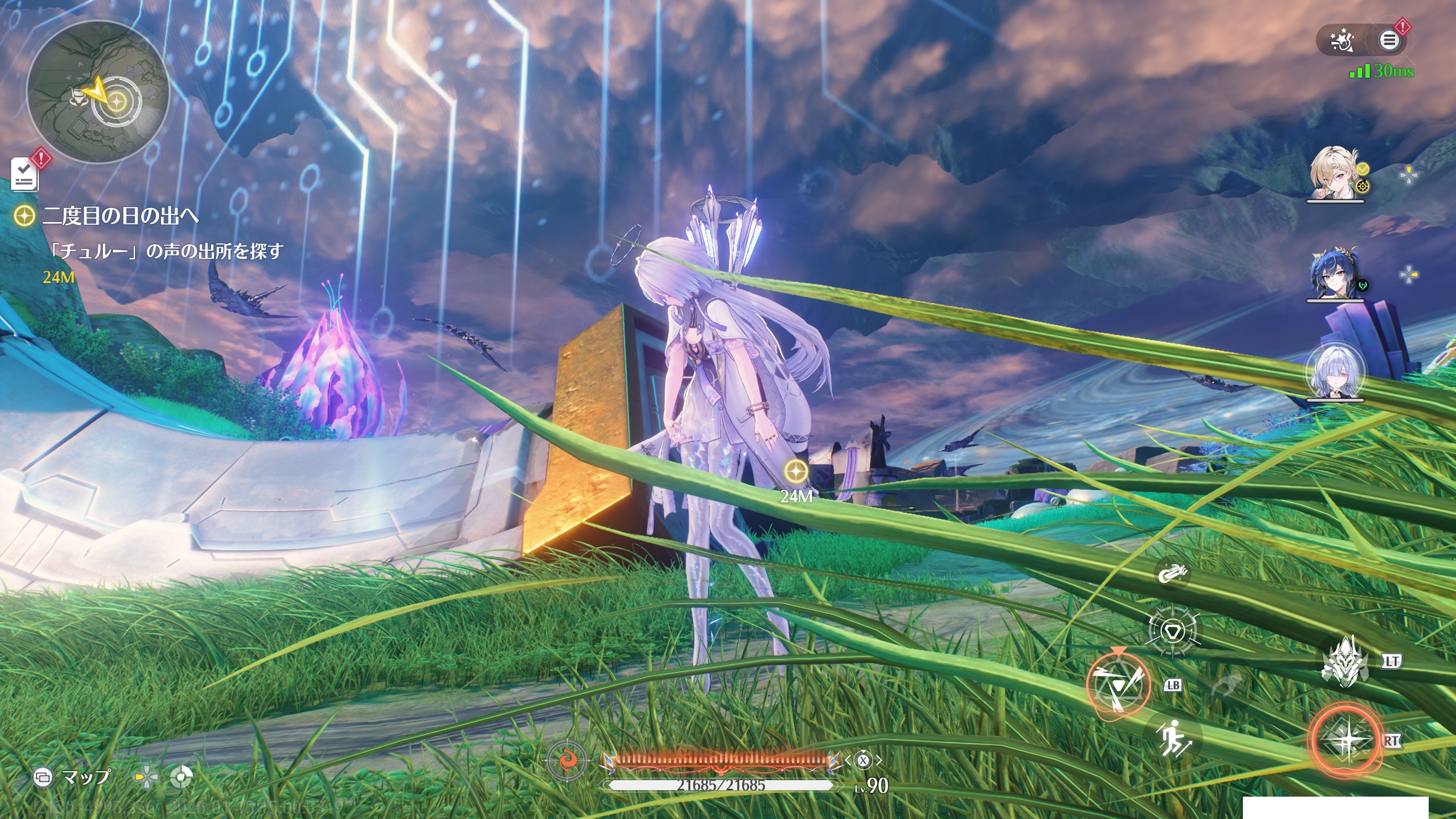Click the quest waypoint marker showing 24M

pos(796,471)
